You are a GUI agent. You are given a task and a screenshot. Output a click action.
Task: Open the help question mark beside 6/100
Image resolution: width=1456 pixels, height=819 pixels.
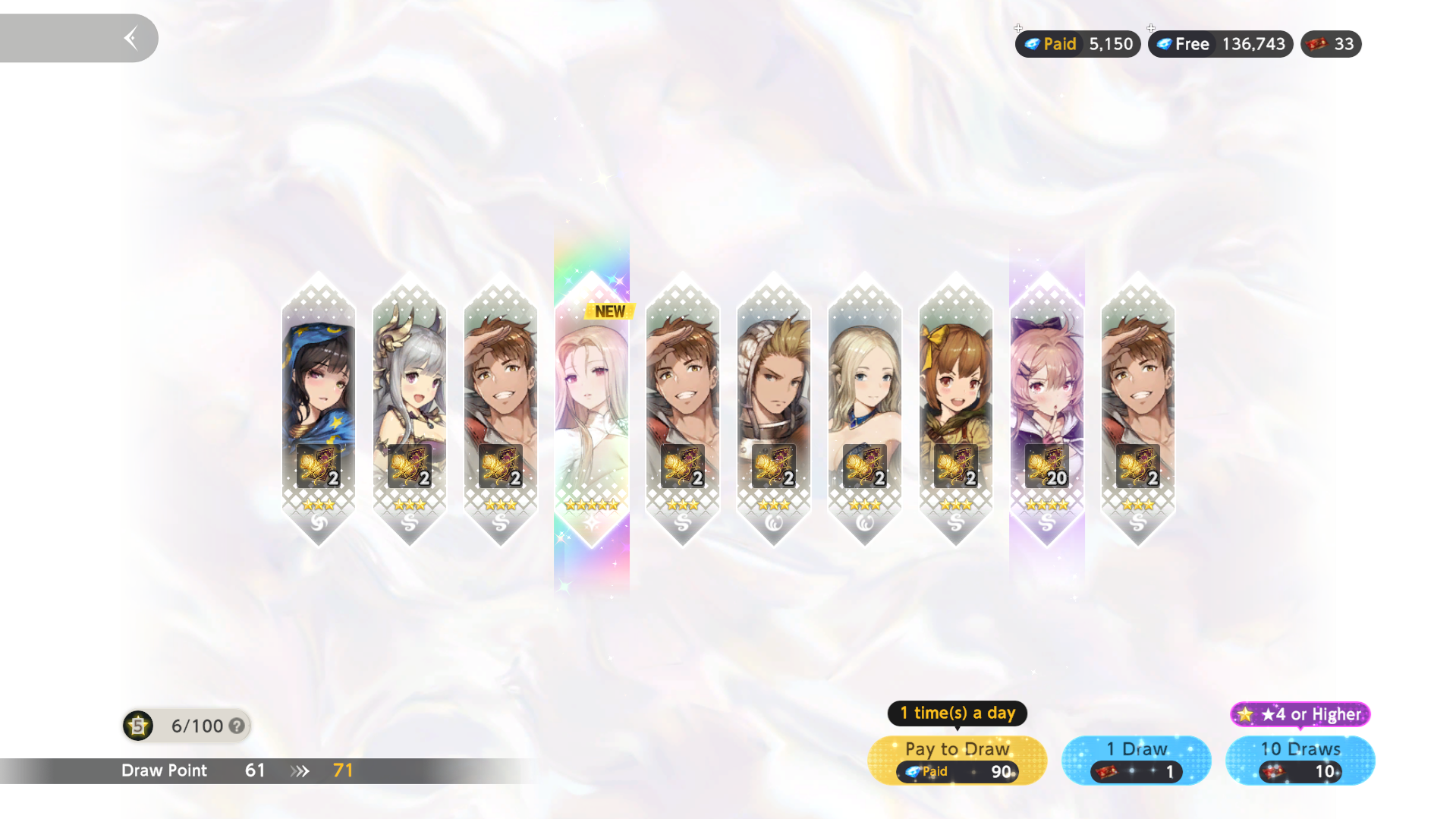point(237,726)
